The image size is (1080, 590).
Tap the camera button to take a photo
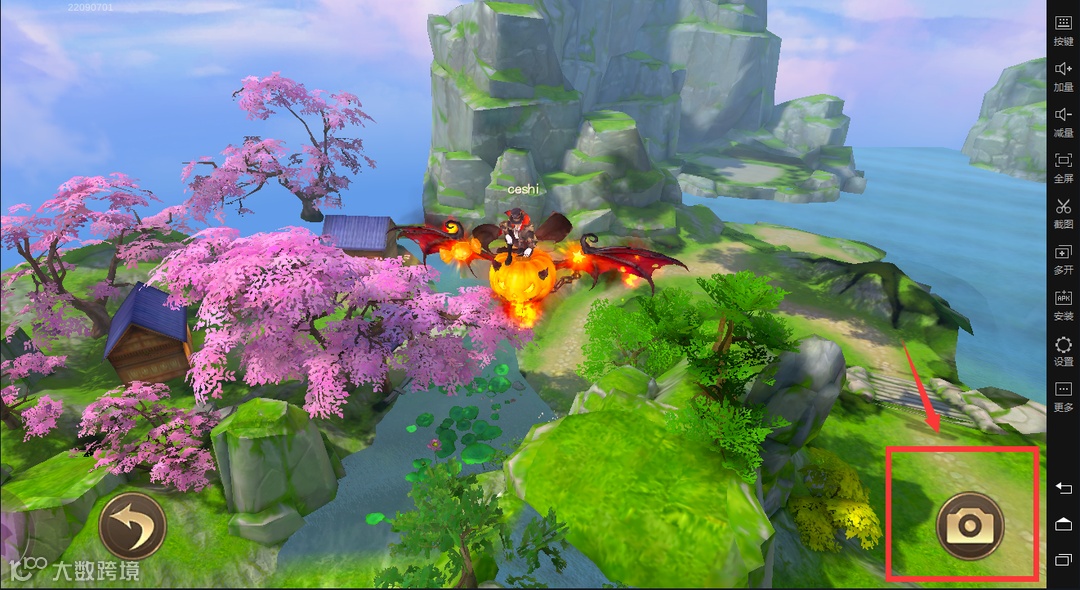tap(969, 525)
